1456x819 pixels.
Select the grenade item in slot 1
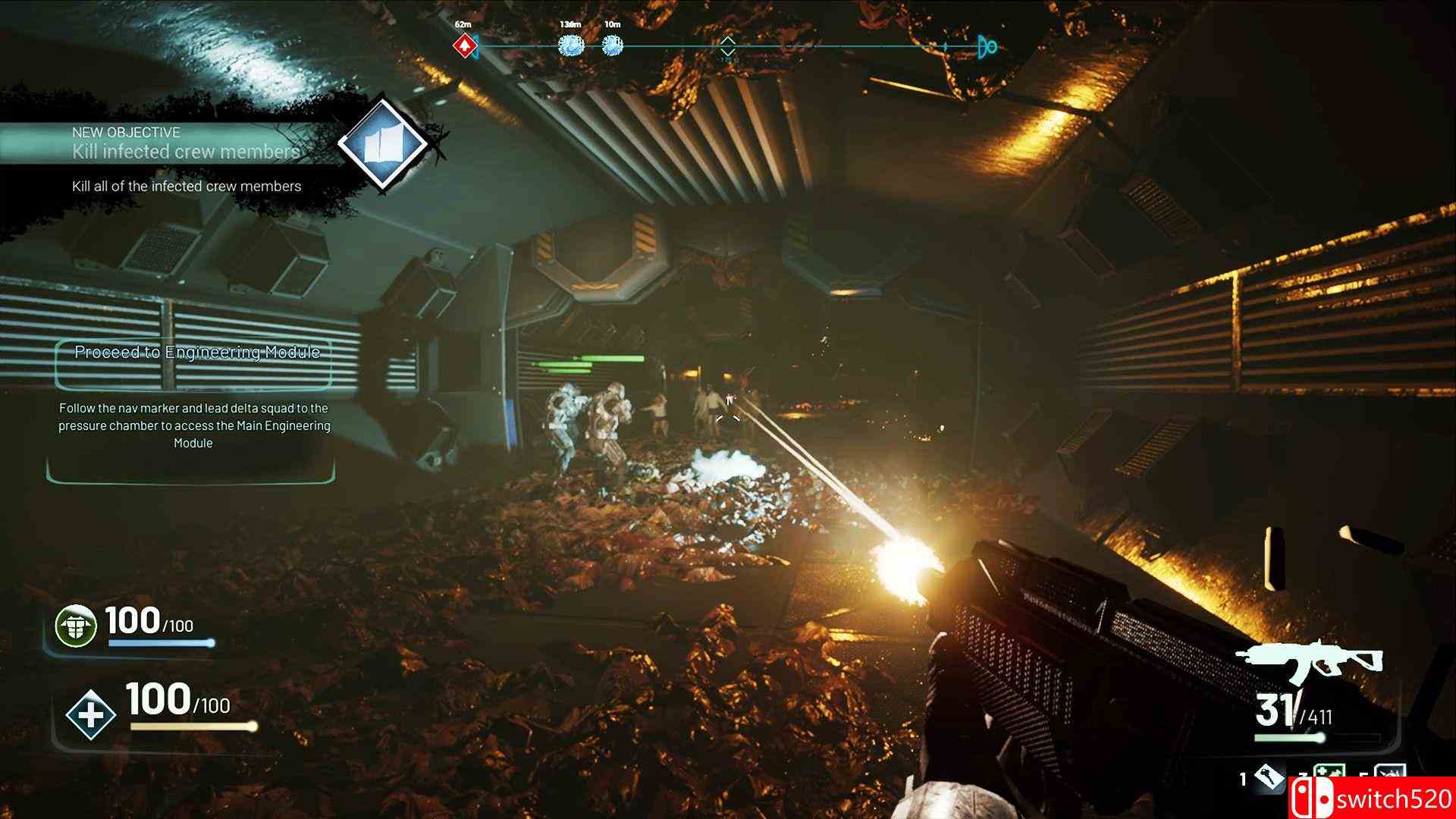[1269, 779]
